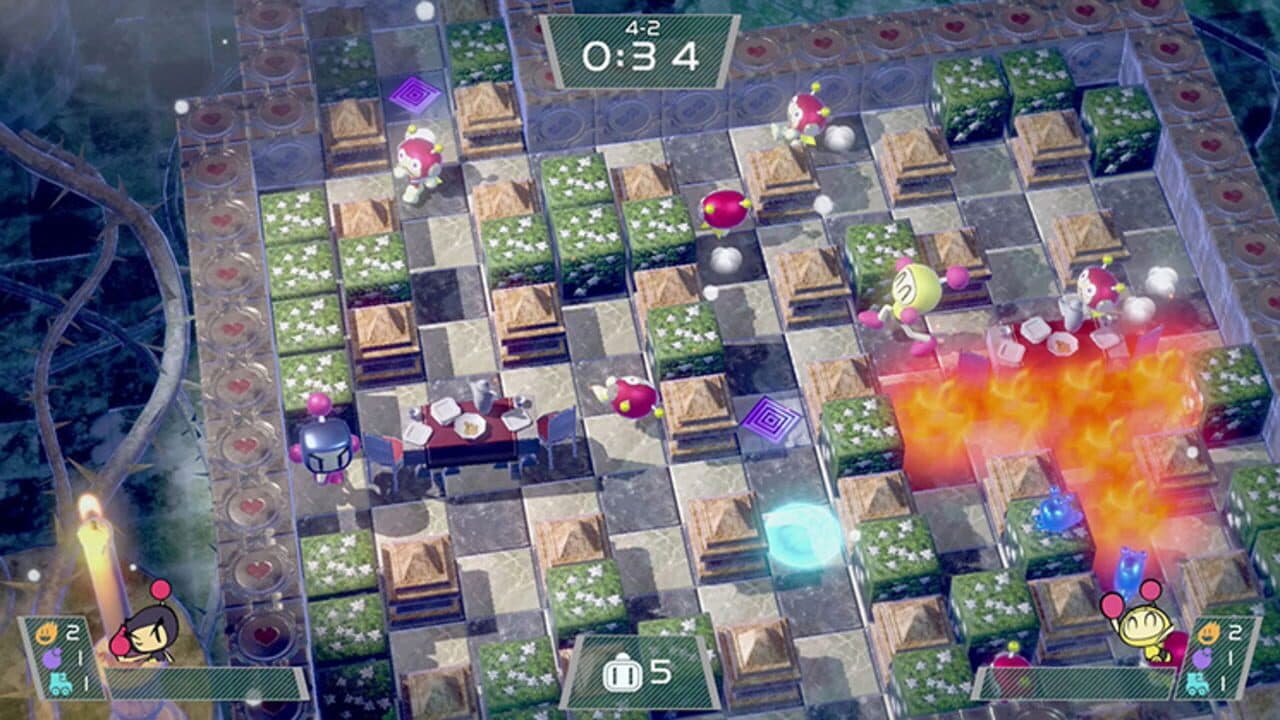1280x720 pixels.
Task: Click the purple bomb icon in Player 1 panel
Action: [x=53, y=658]
